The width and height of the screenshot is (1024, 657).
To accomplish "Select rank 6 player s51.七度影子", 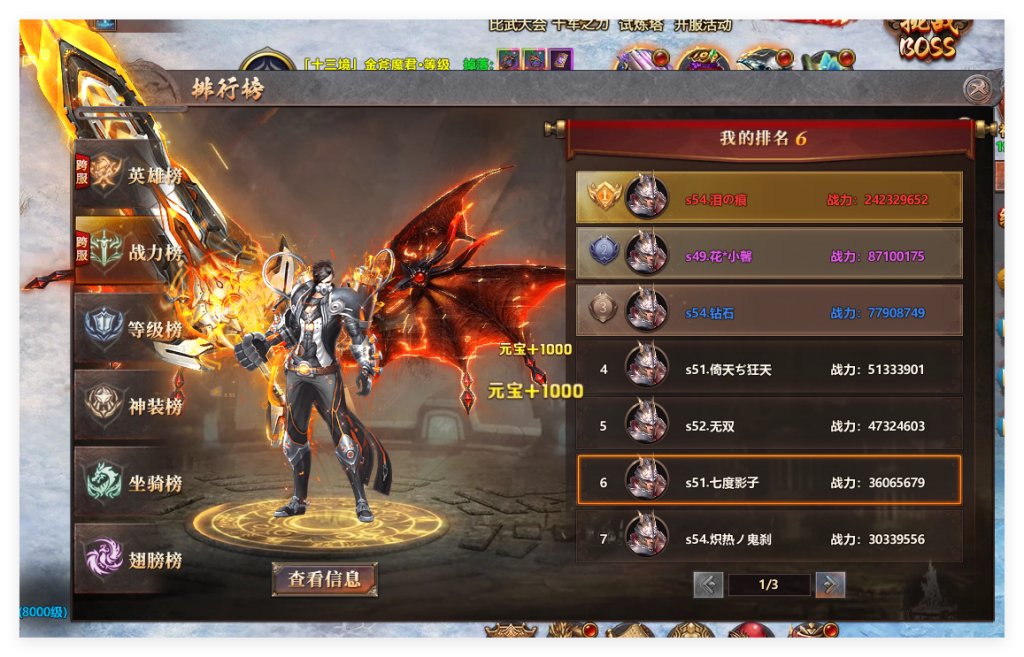I will [769, 482].
